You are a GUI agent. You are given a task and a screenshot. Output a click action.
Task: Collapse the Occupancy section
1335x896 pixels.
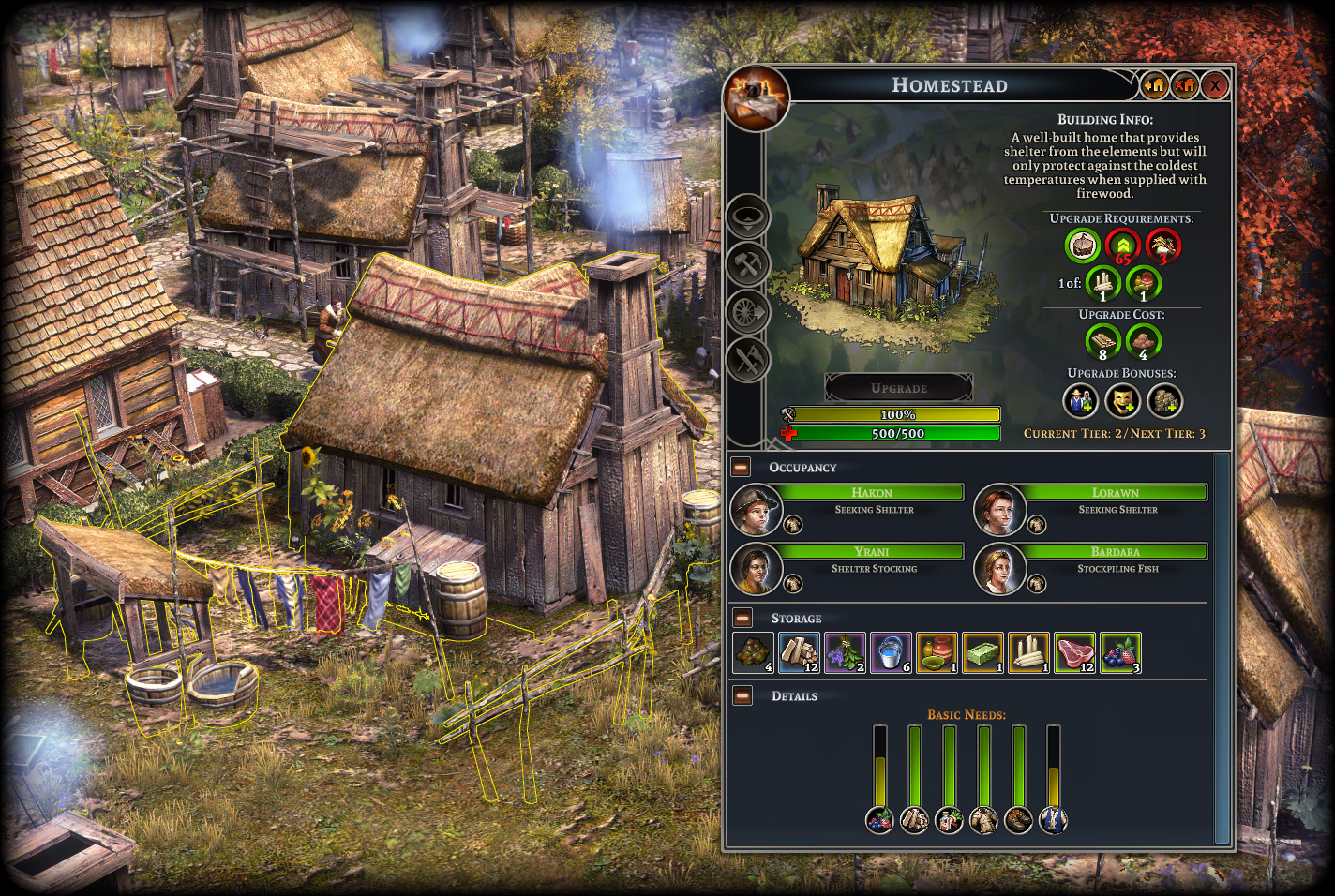[742, 467]
